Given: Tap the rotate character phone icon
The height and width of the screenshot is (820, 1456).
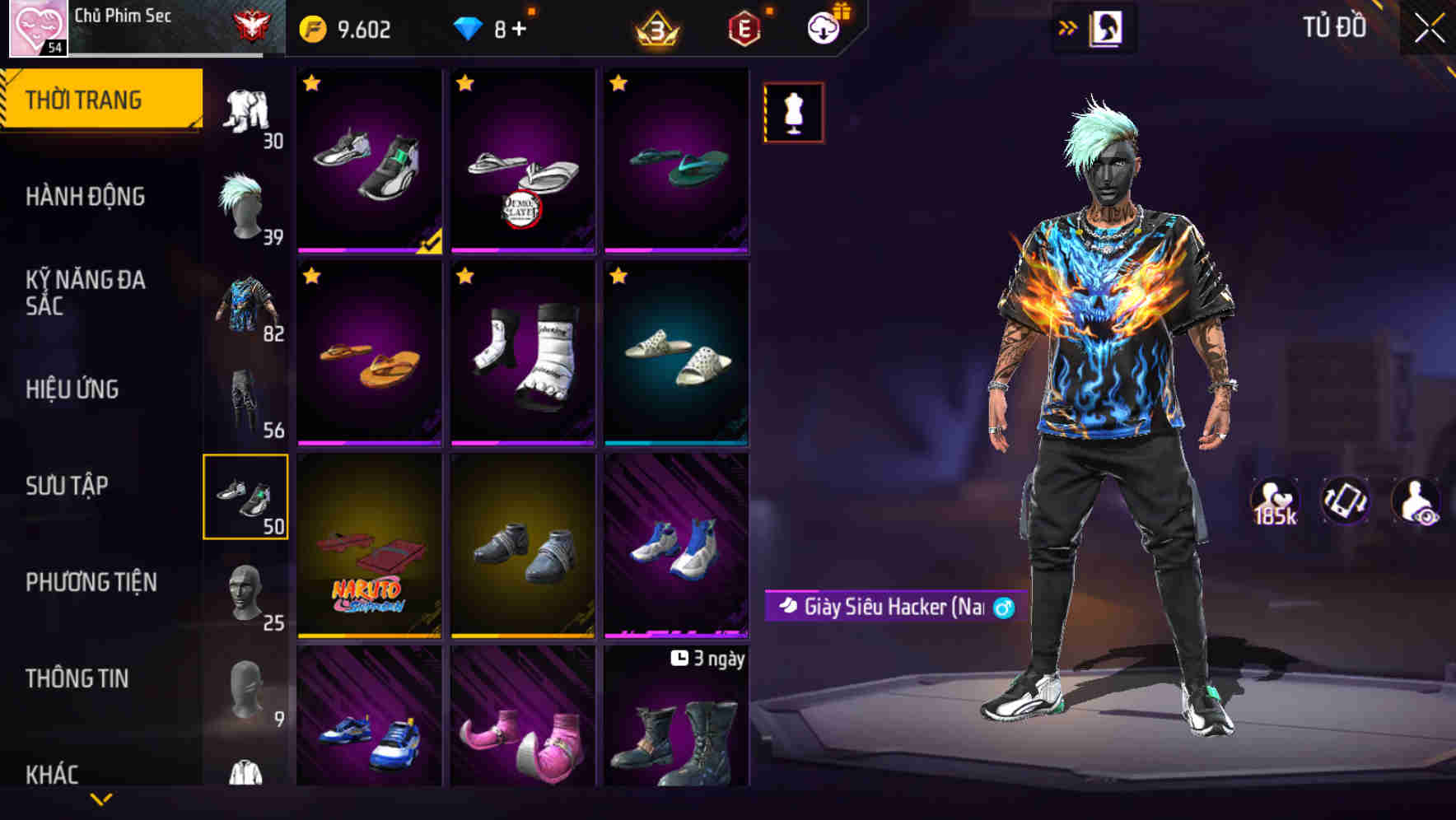Looking at the screenshot, I should [x=1344, y=501].
